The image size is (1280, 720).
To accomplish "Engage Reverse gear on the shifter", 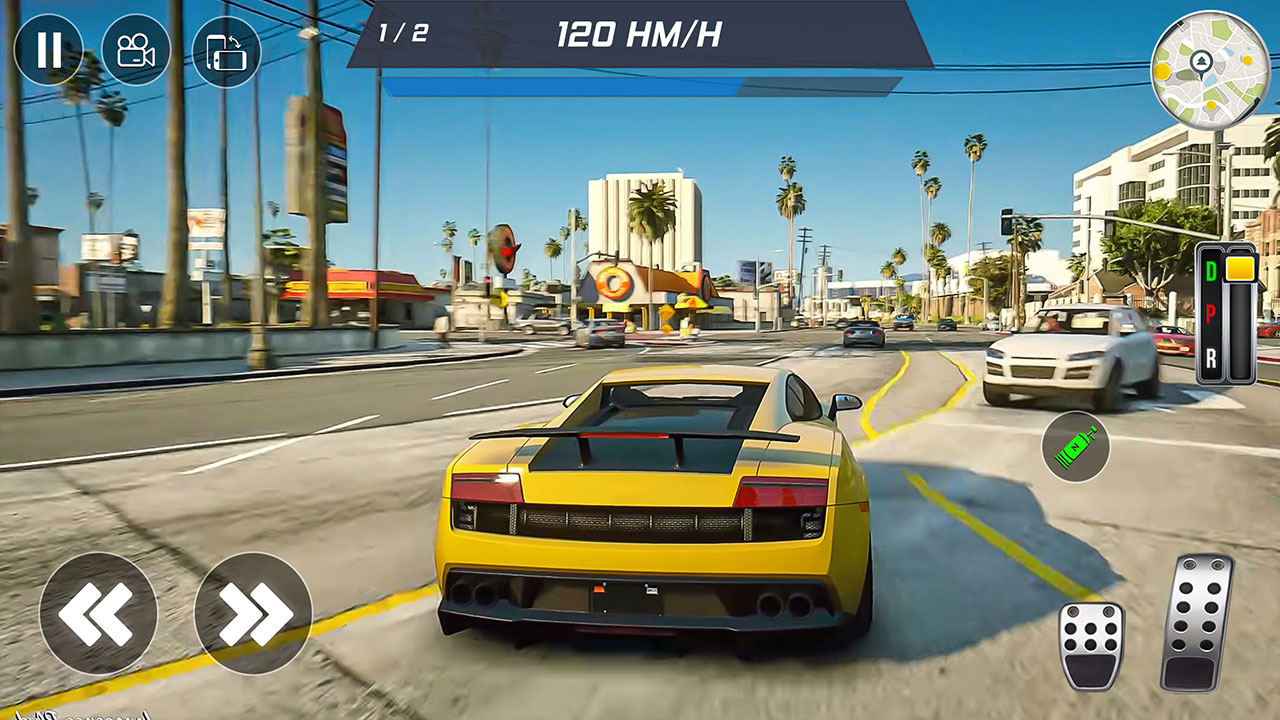I will click(1212, 356).
